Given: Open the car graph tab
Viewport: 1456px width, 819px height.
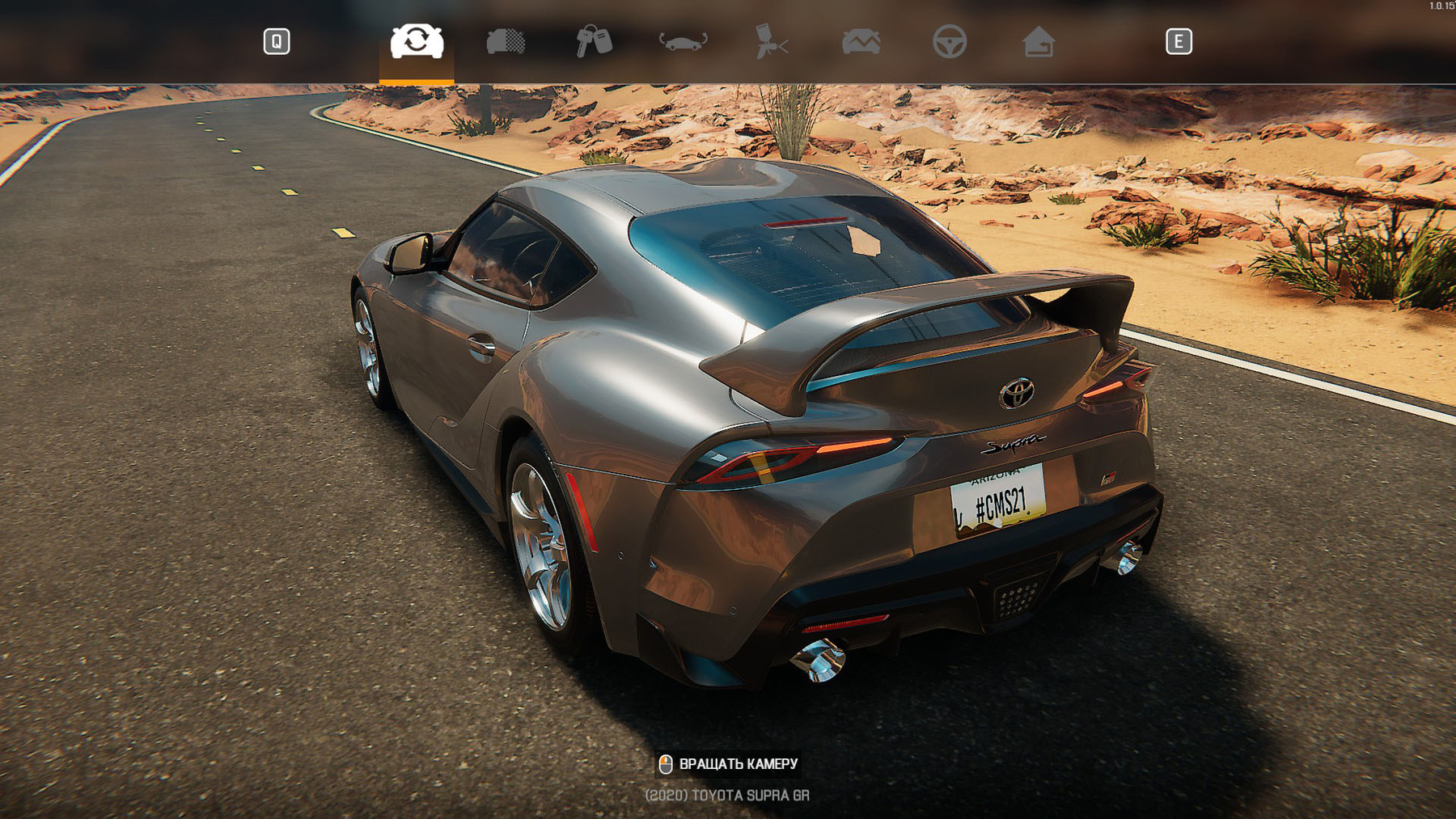Looking at the screenshot, I should [x=861, y=41].
